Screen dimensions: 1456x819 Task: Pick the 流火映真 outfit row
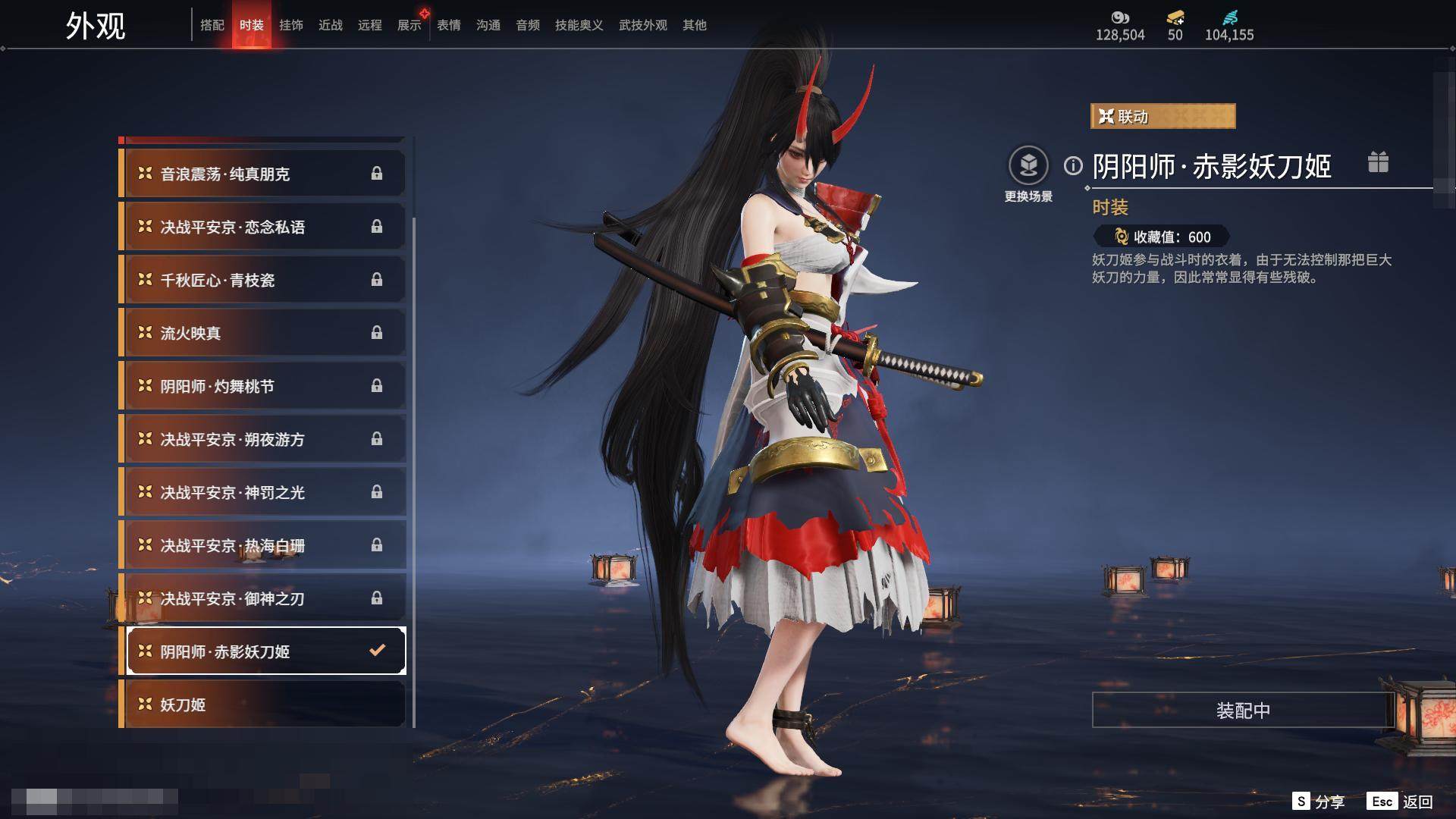point(262,333)
